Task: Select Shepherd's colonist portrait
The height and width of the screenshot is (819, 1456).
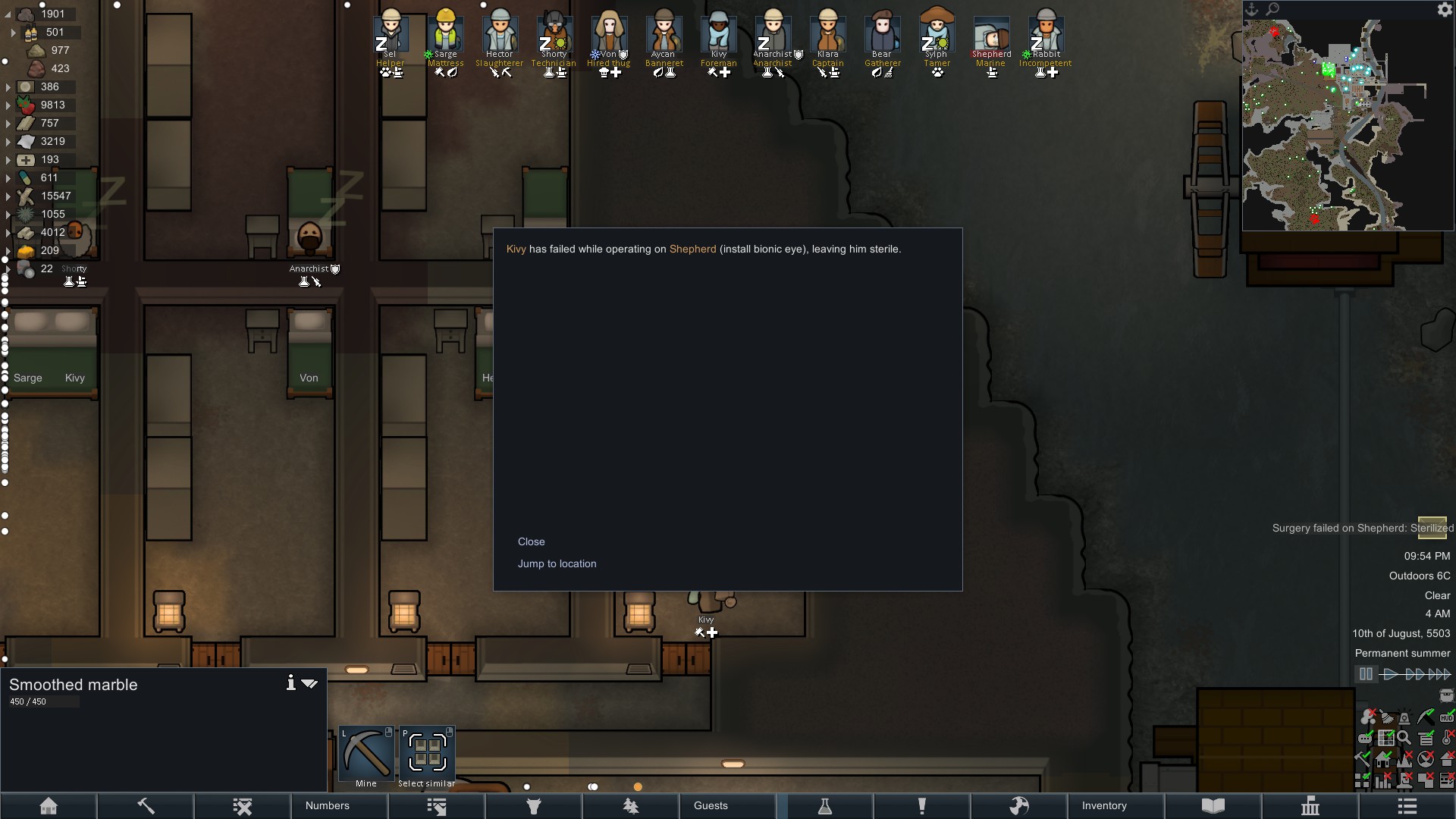Action: pos(991,36)
